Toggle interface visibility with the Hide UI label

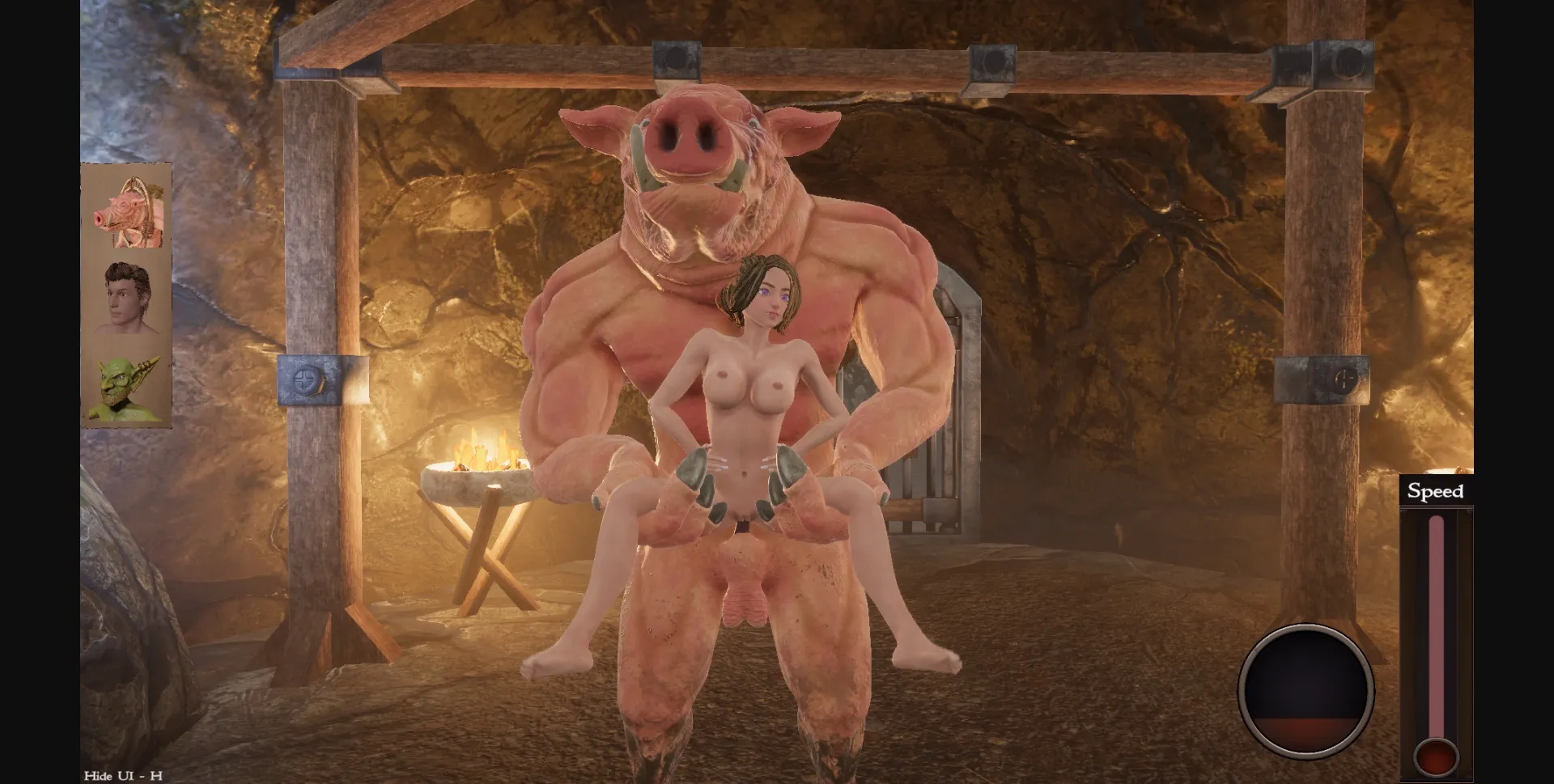tap(120, 775)
